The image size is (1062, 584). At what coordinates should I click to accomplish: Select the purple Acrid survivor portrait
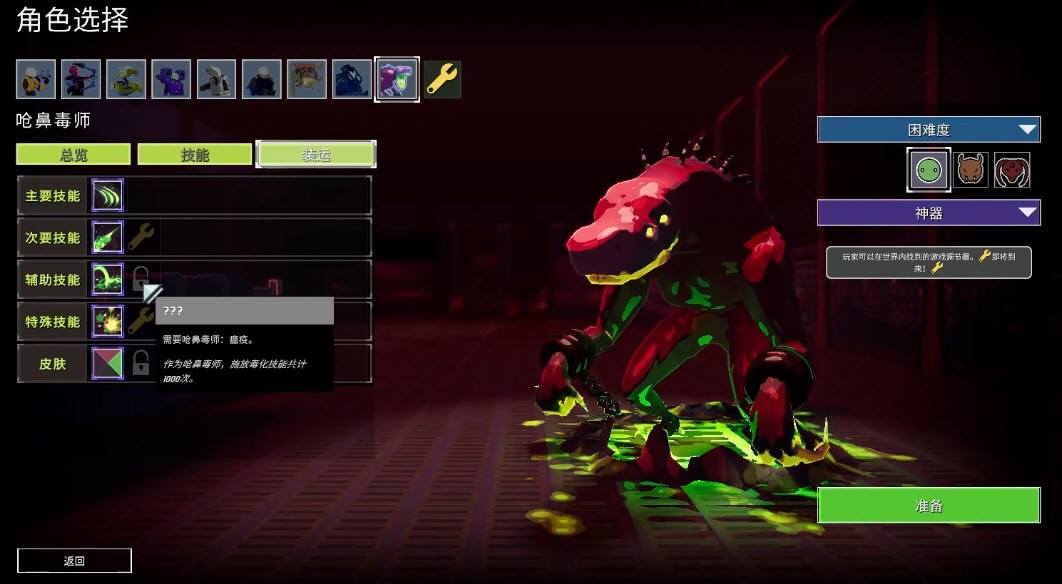click(x=397, y=79)
